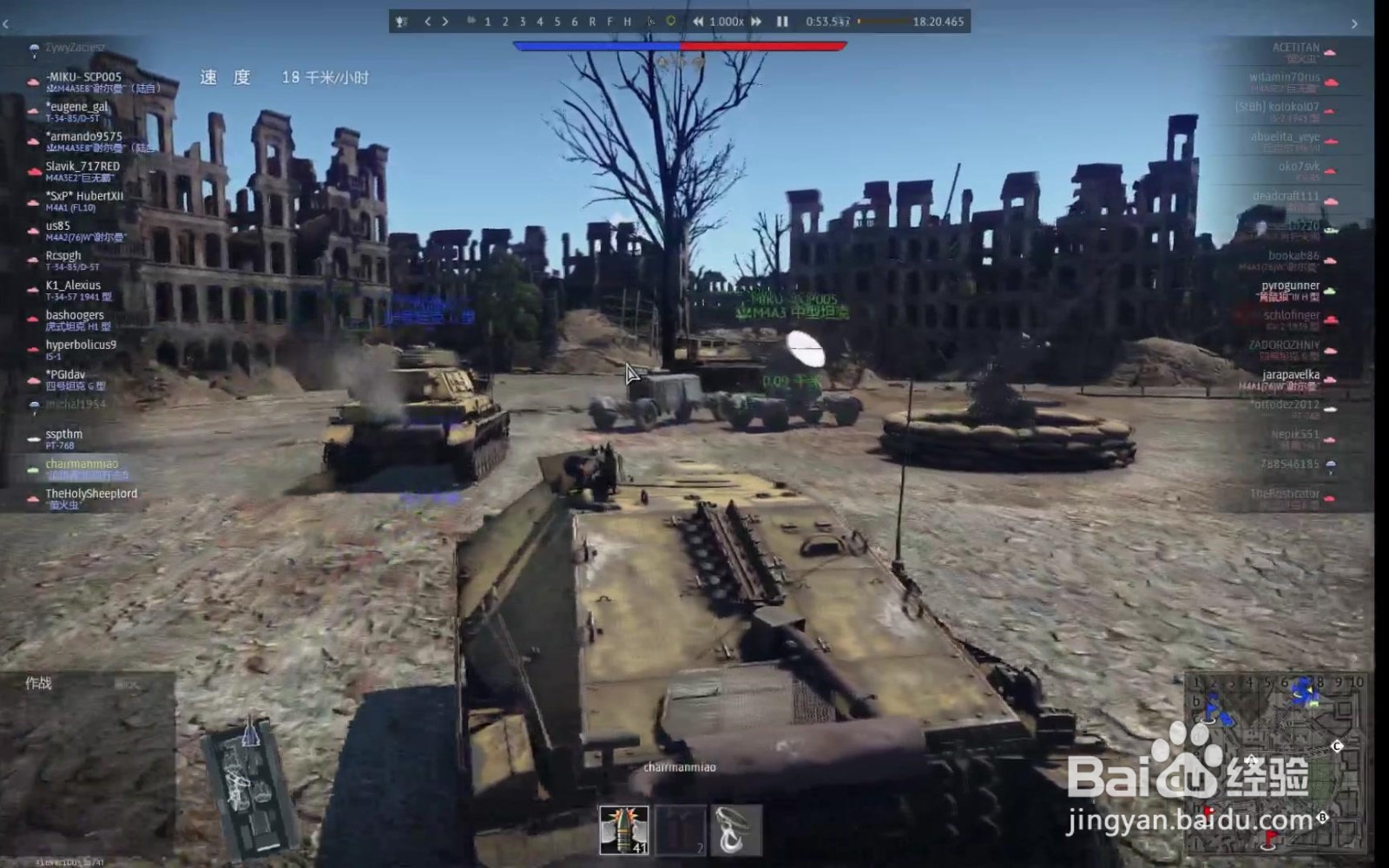The width and height of the screenshot is (1389, 868).
Task: Click the rewind icon to slow playback
Action: [698, 23]
